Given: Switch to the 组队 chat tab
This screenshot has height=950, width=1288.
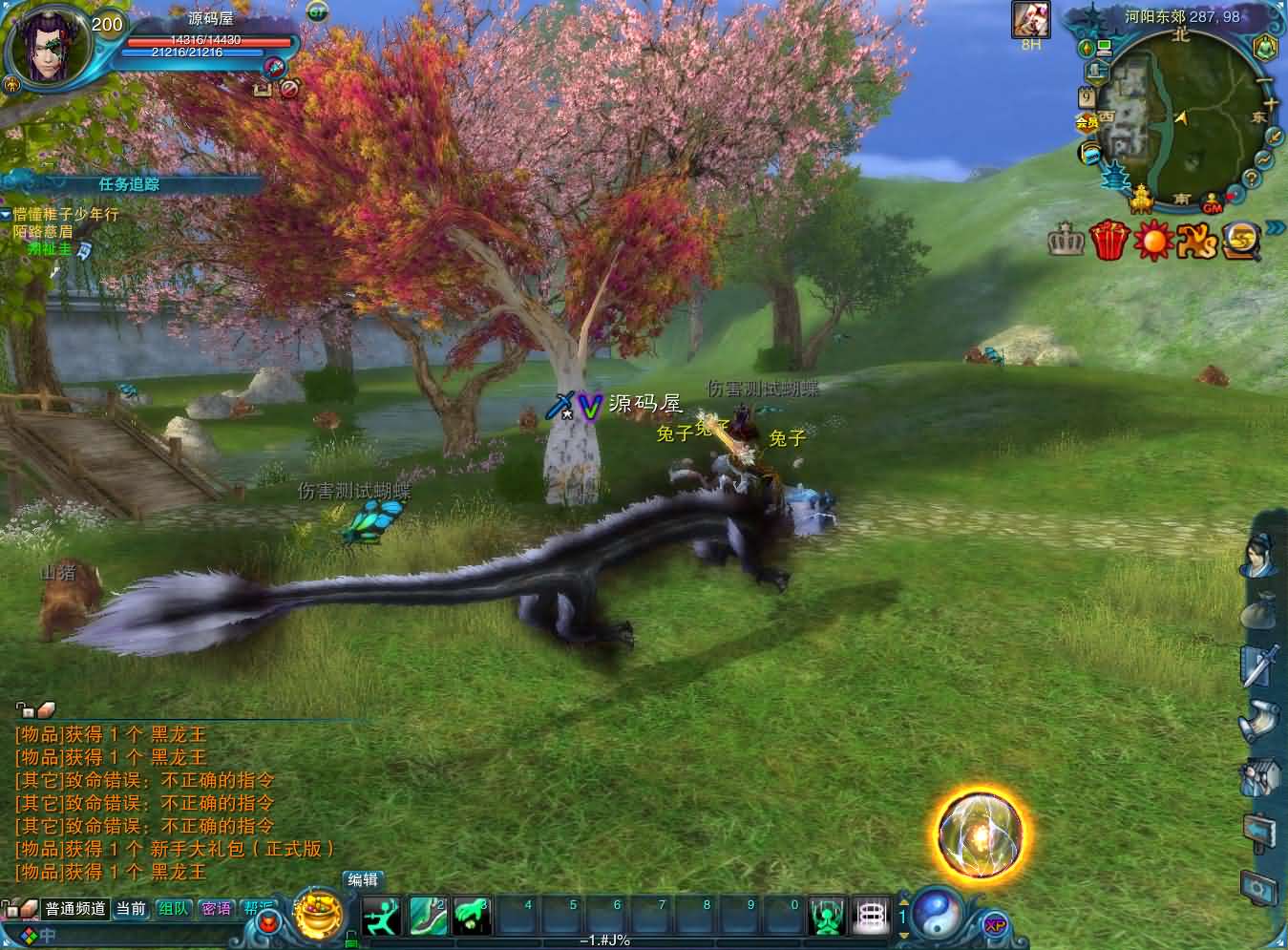Looking at the screenshot, I should pyautogui.click(x=173, y=909).
